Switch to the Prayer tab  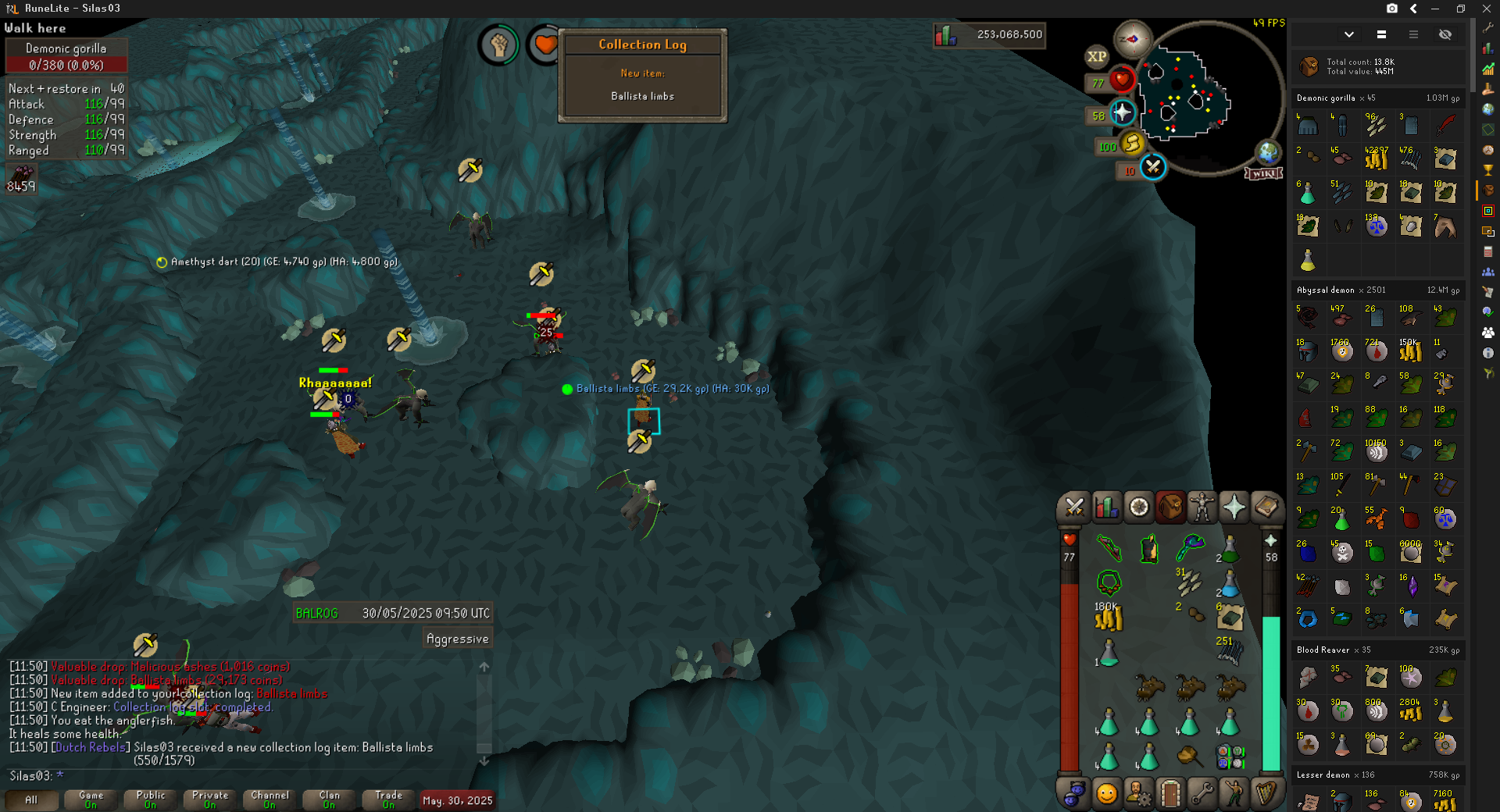(1234, 507)
